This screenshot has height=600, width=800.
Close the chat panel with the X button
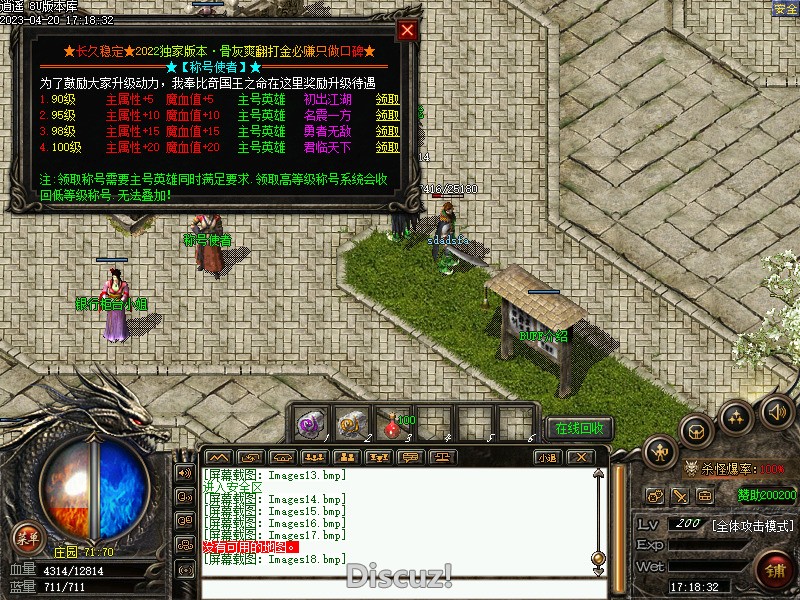[579, 458]
